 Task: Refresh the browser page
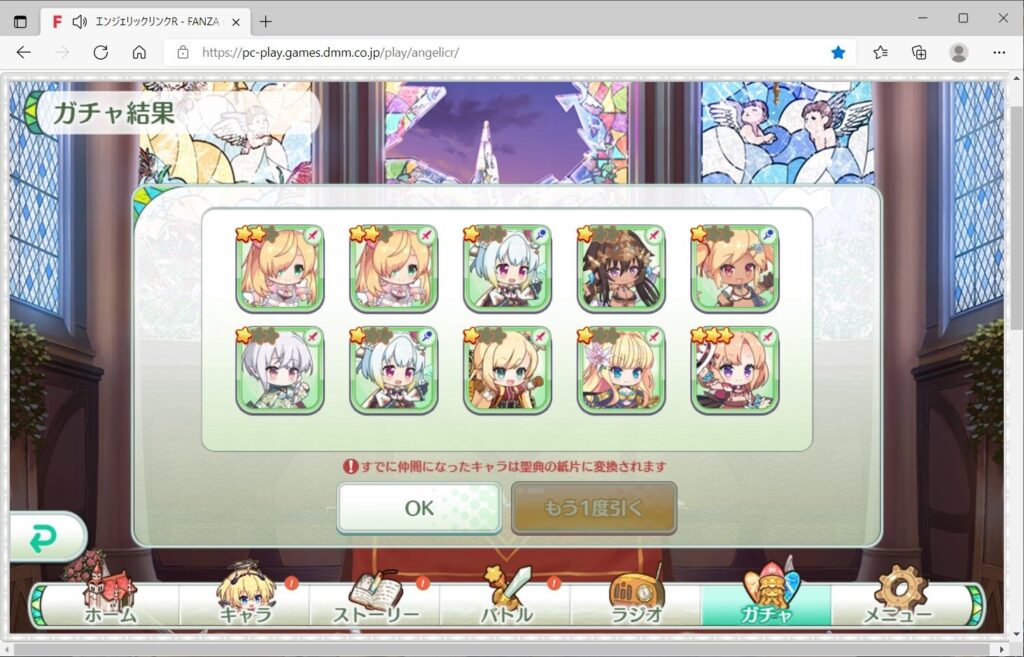(x=100, y=53)
